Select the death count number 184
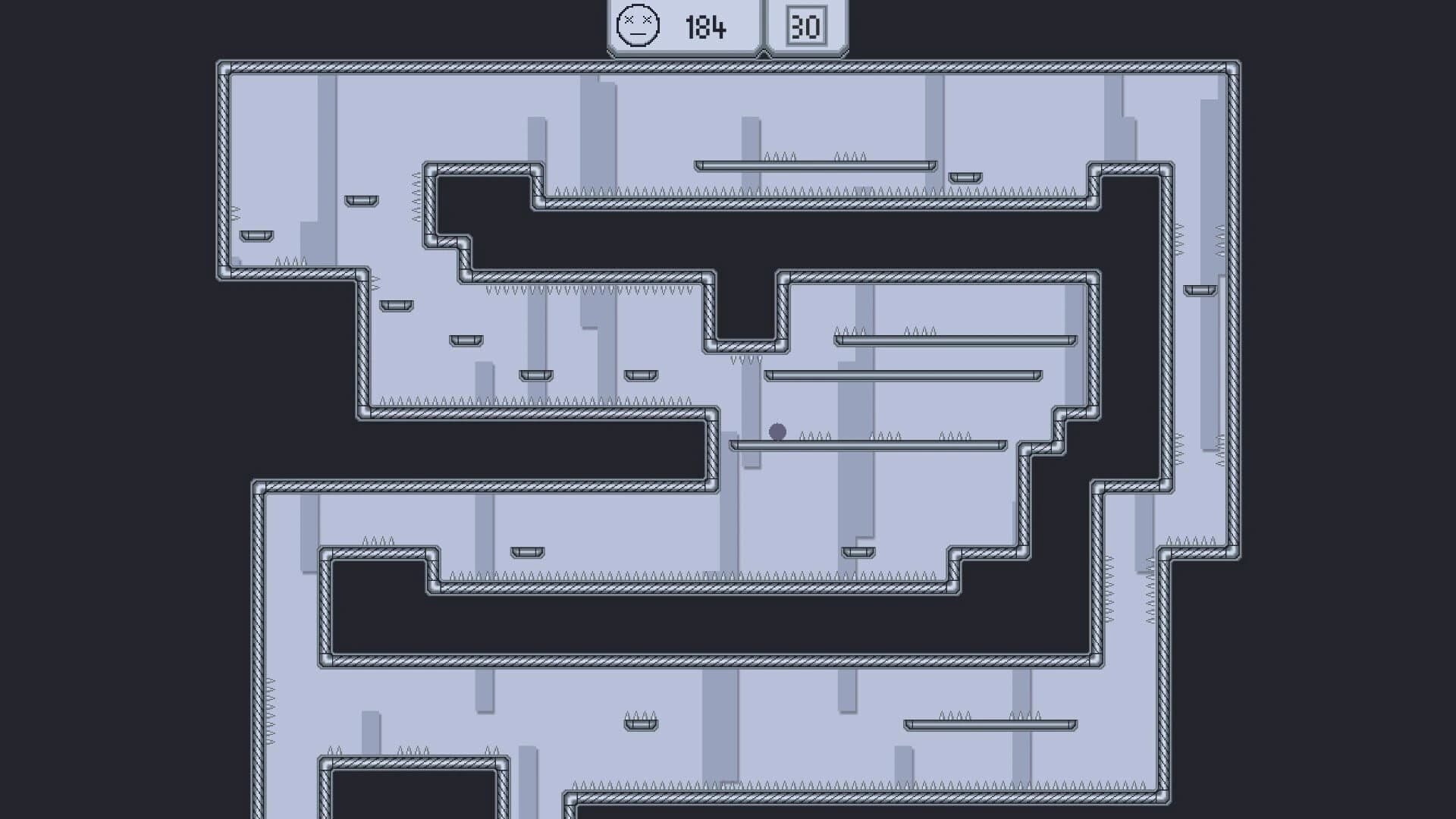1456x819 pixels. pos(705,28)
